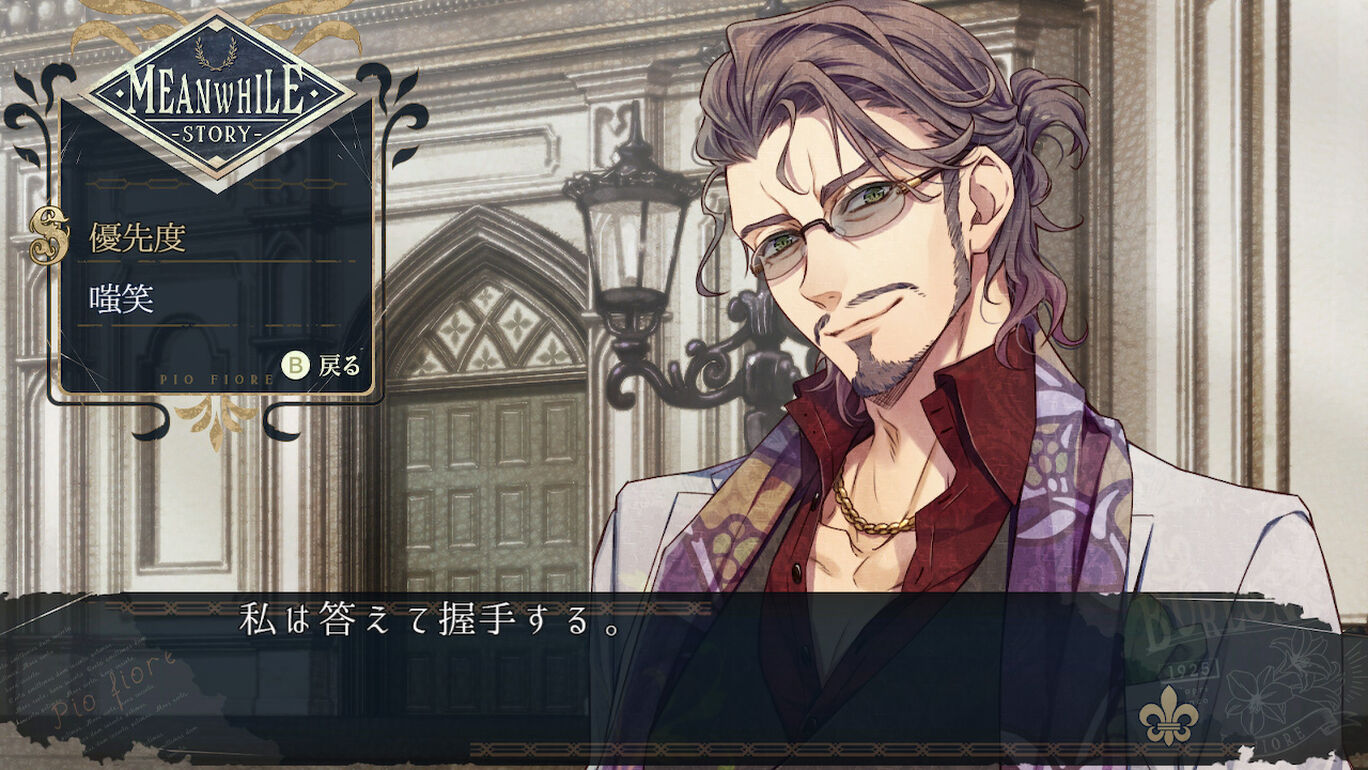
Task: Click the 戻る back button
Action: click(322, 366)
